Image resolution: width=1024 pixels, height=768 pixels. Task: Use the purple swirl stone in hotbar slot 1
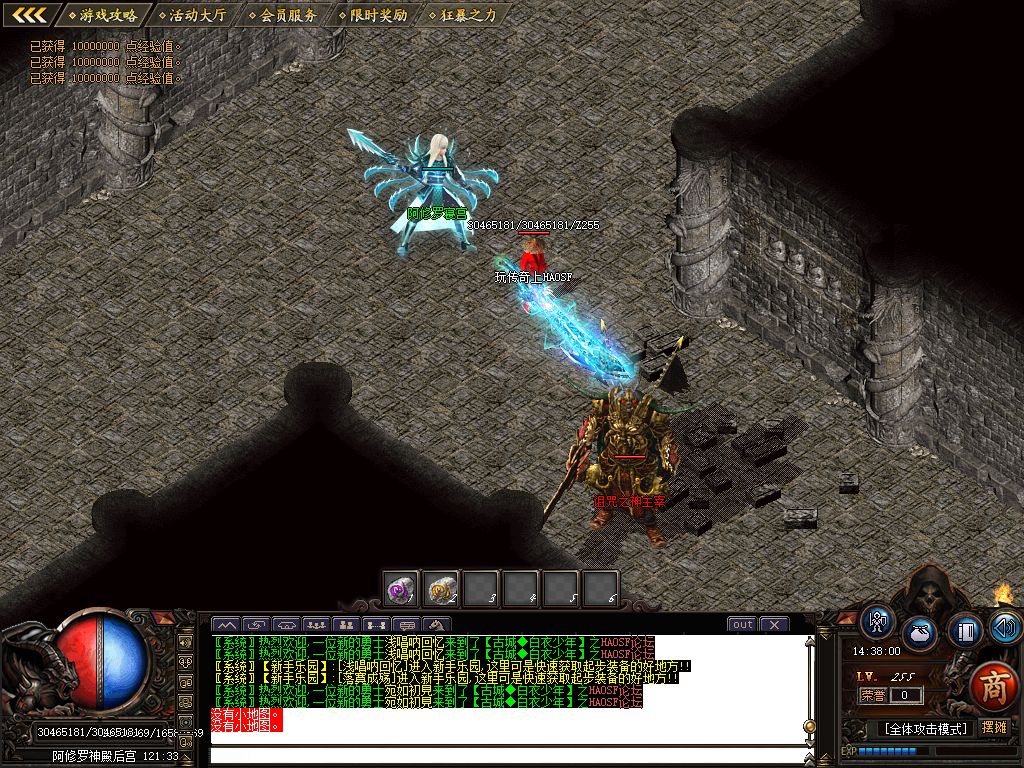(402, 589)
